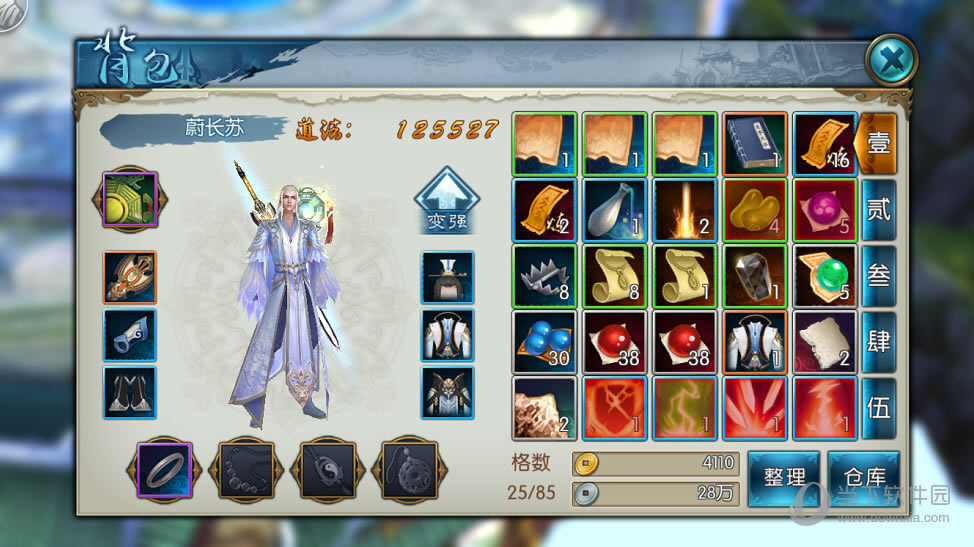Switch to bag page 贰
974x547 pixels.
pyautogui.click(x=878, y=208)
